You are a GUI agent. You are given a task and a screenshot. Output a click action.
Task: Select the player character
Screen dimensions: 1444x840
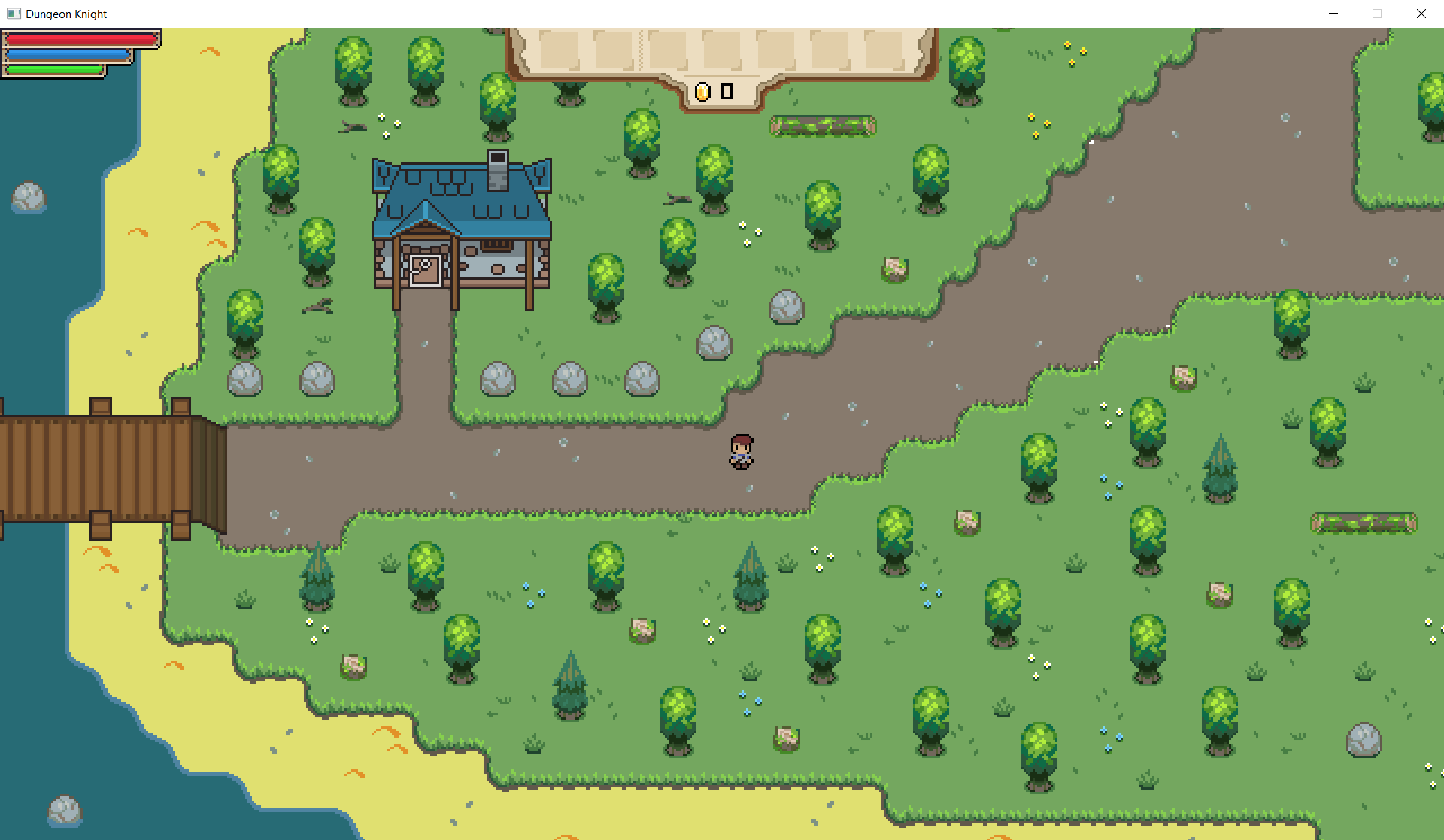pyautogui.click(x=741, y=451)
